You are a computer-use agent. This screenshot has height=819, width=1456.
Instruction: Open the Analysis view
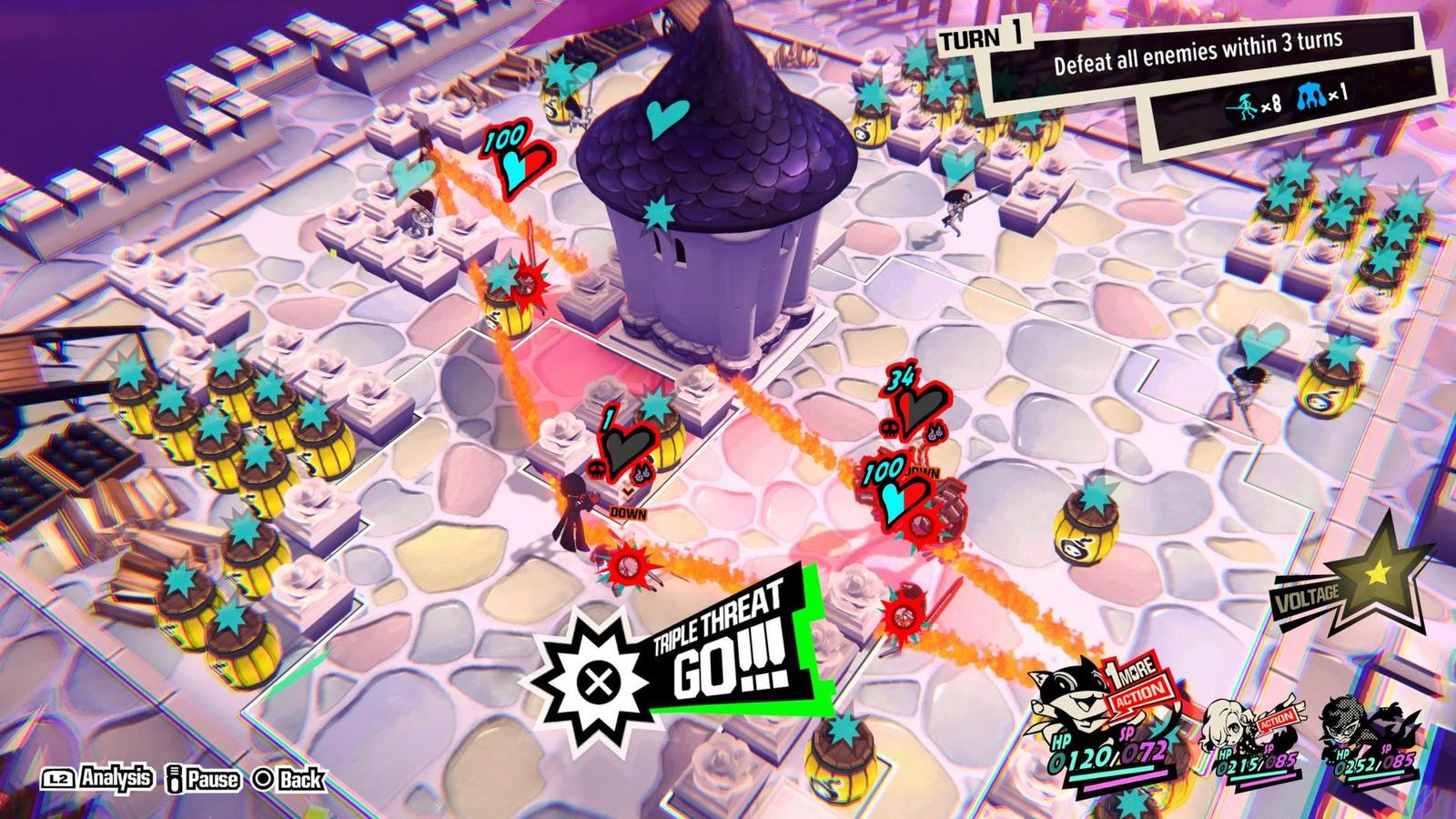click(97, 779)
